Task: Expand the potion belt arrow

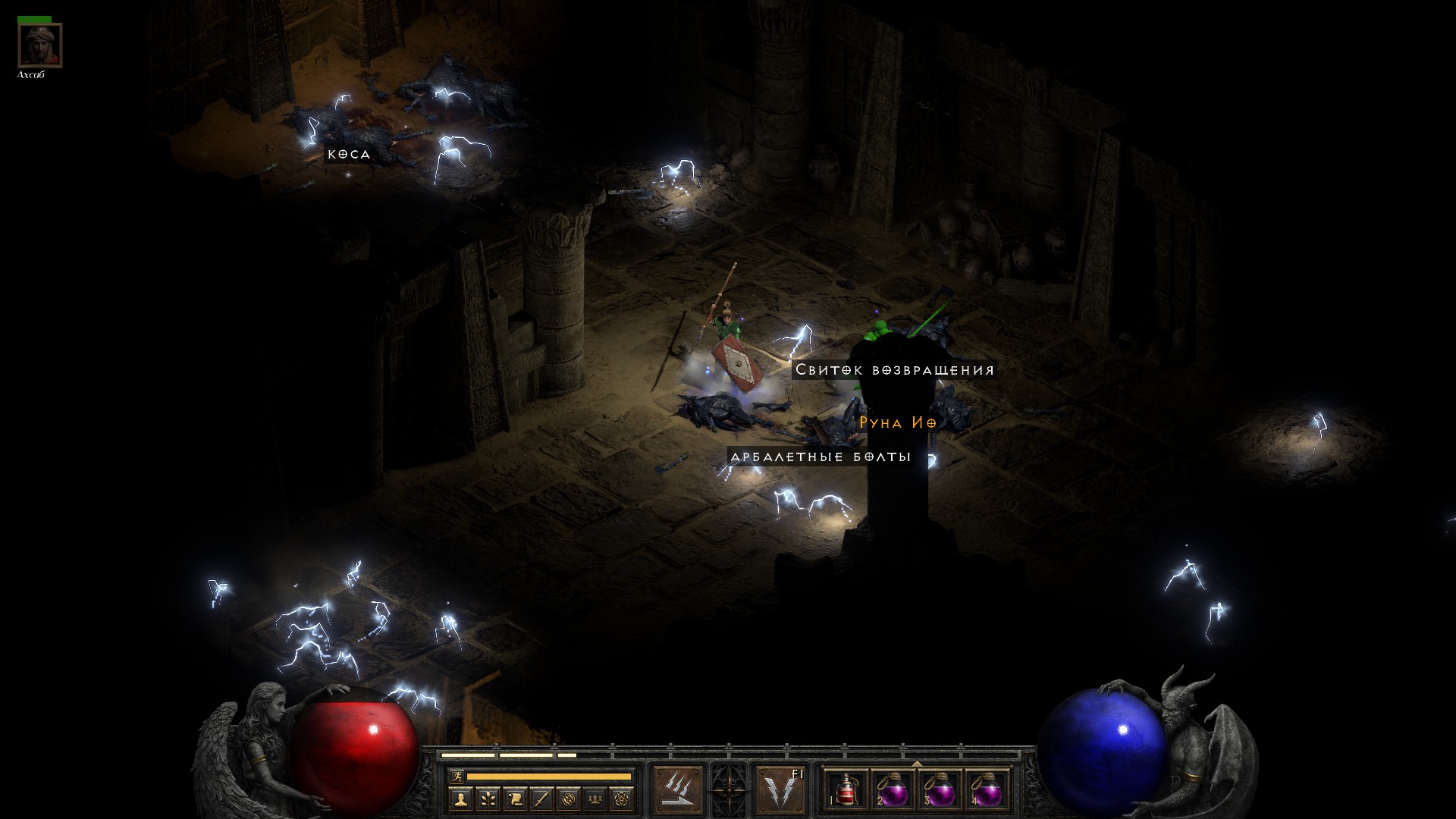Action: coord(917,764)
